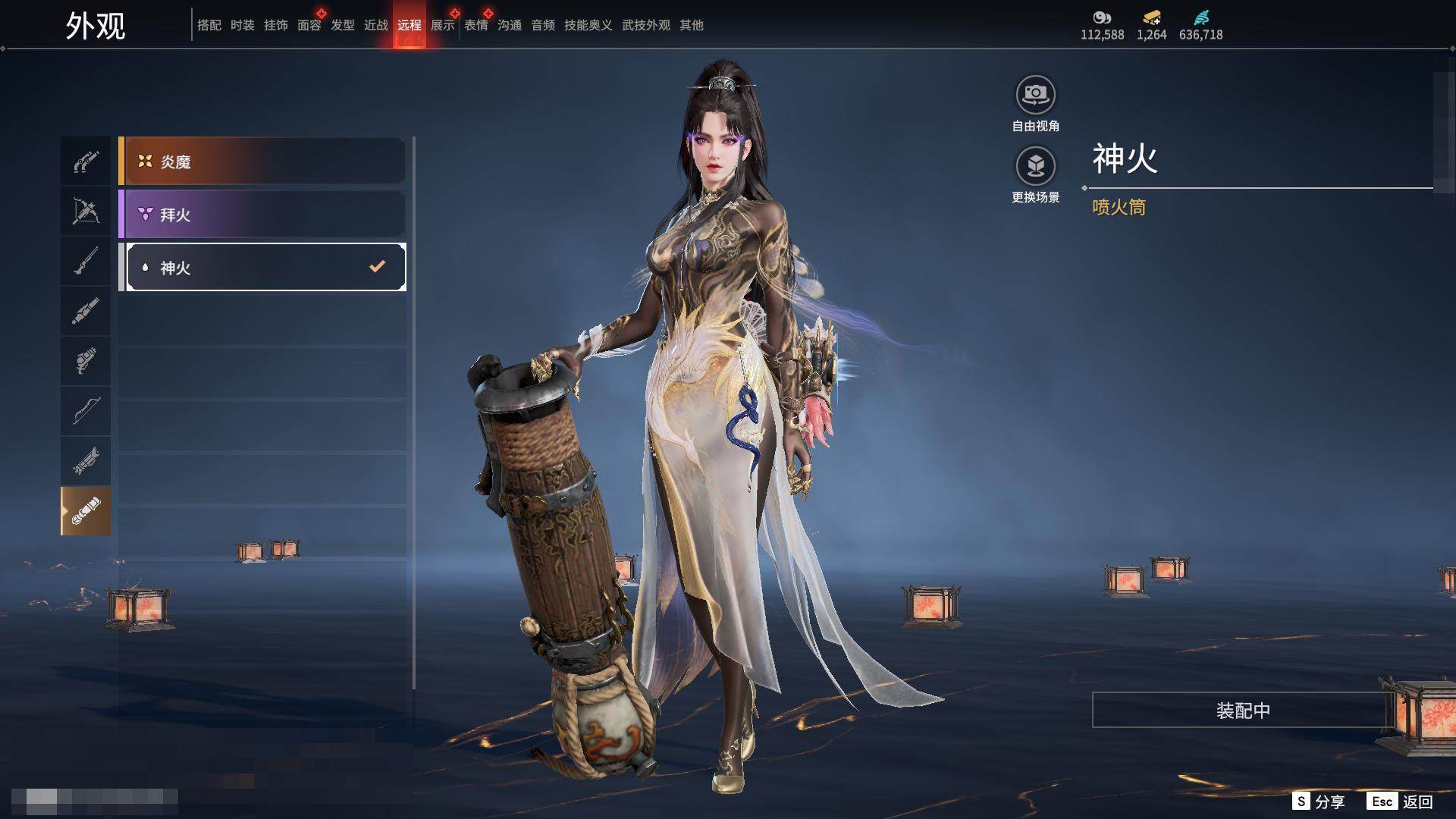Open the 挂饰 accessories tab

pyautogui.click(x=276, y=25)
